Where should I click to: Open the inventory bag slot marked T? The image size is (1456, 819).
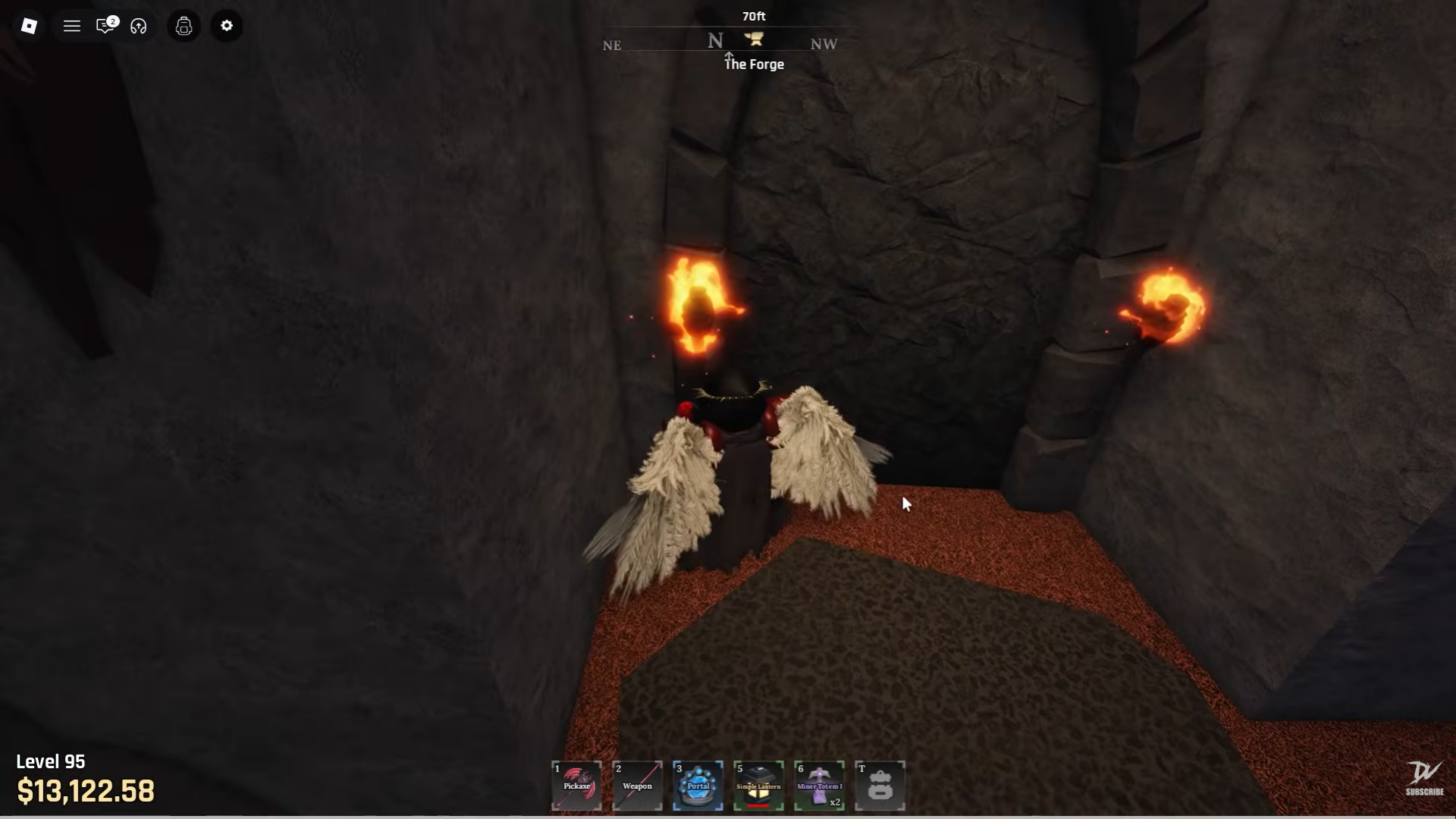(x=880, y=786)
